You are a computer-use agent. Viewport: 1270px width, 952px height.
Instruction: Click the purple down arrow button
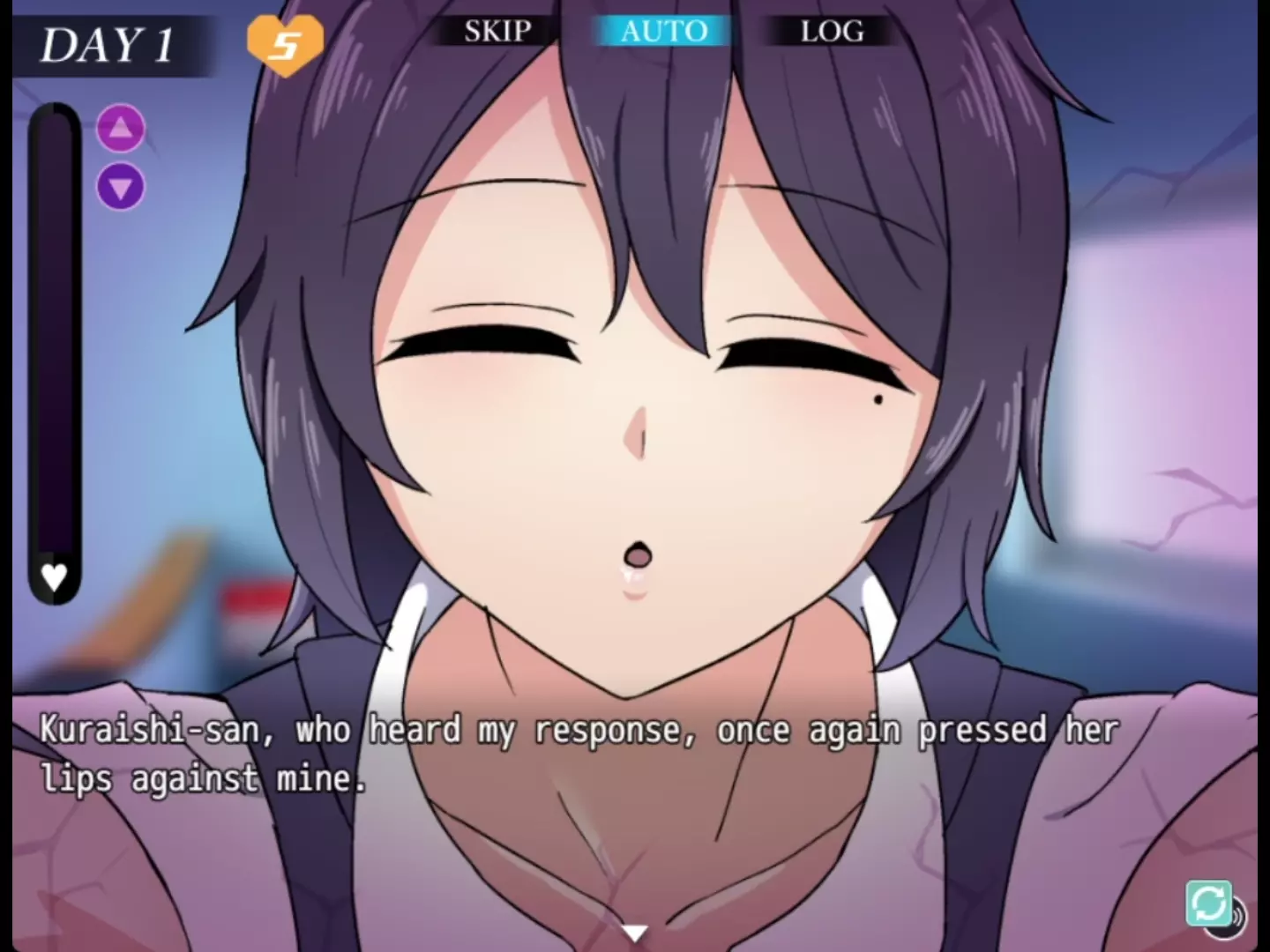click(x=121, y=187)
